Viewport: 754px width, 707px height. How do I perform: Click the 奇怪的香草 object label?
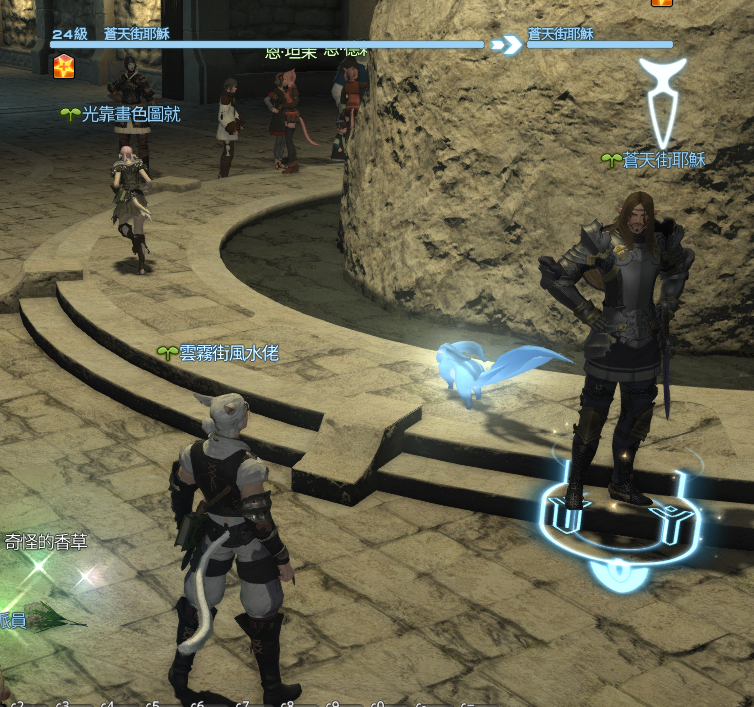[x=46, y=542]
